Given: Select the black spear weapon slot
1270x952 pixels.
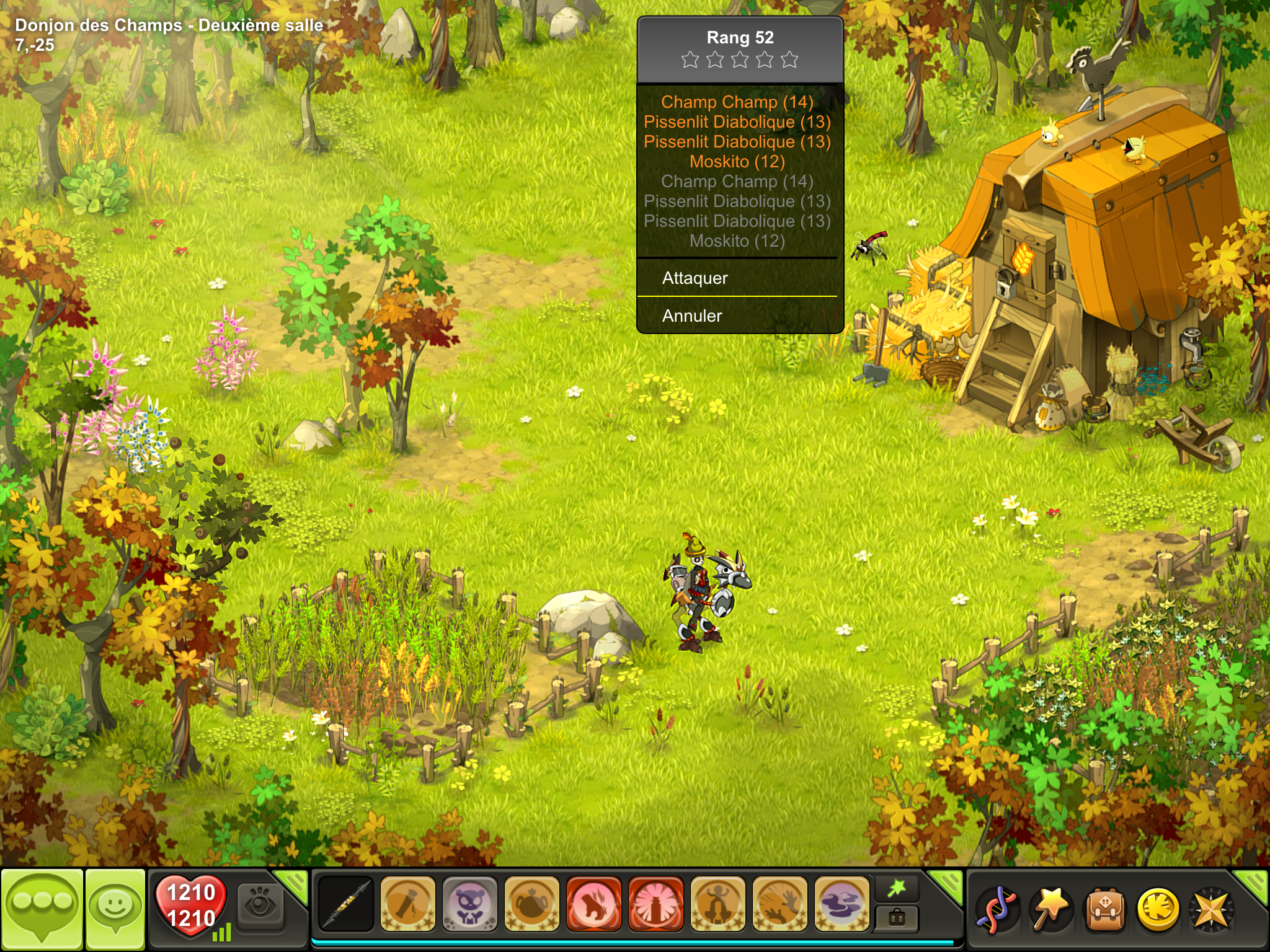Looking at the screenshot, I should click(345, 904).
